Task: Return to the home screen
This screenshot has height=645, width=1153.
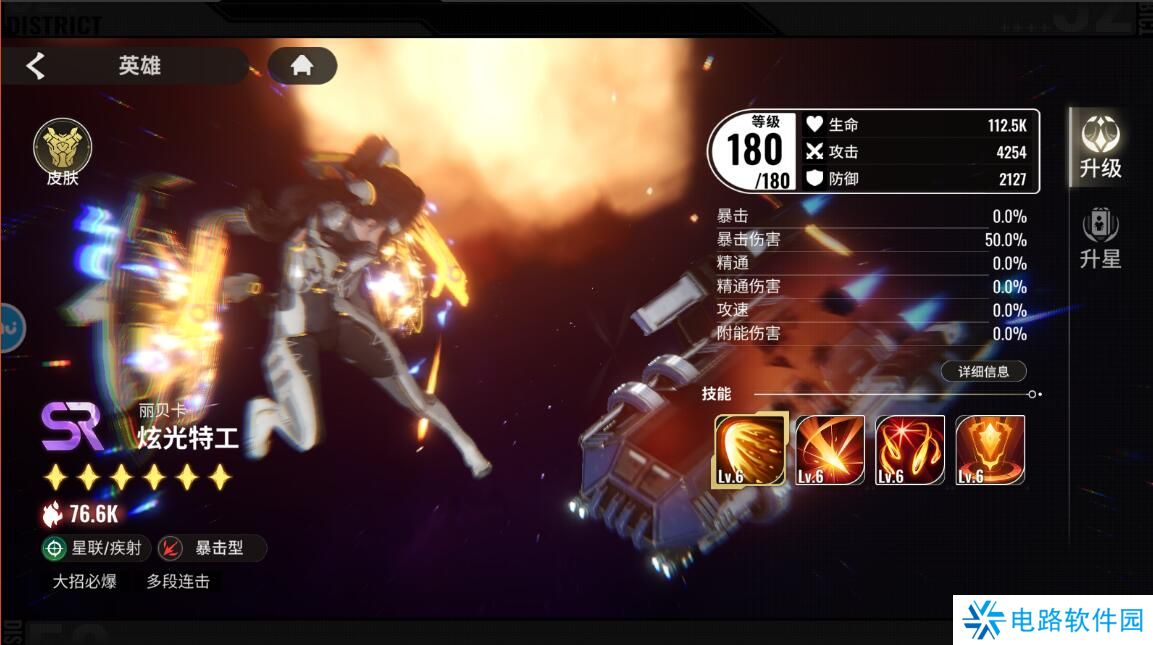Action: coord(302,66)
